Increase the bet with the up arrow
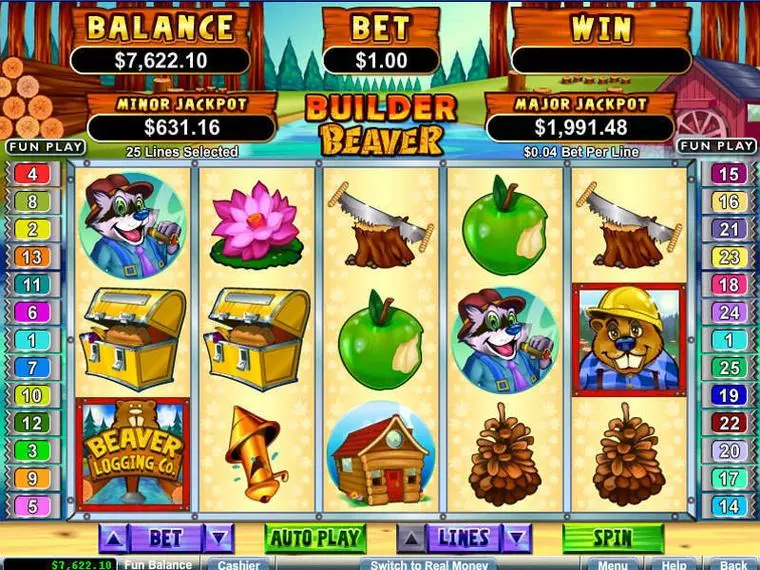 click(x=115, y=538)
